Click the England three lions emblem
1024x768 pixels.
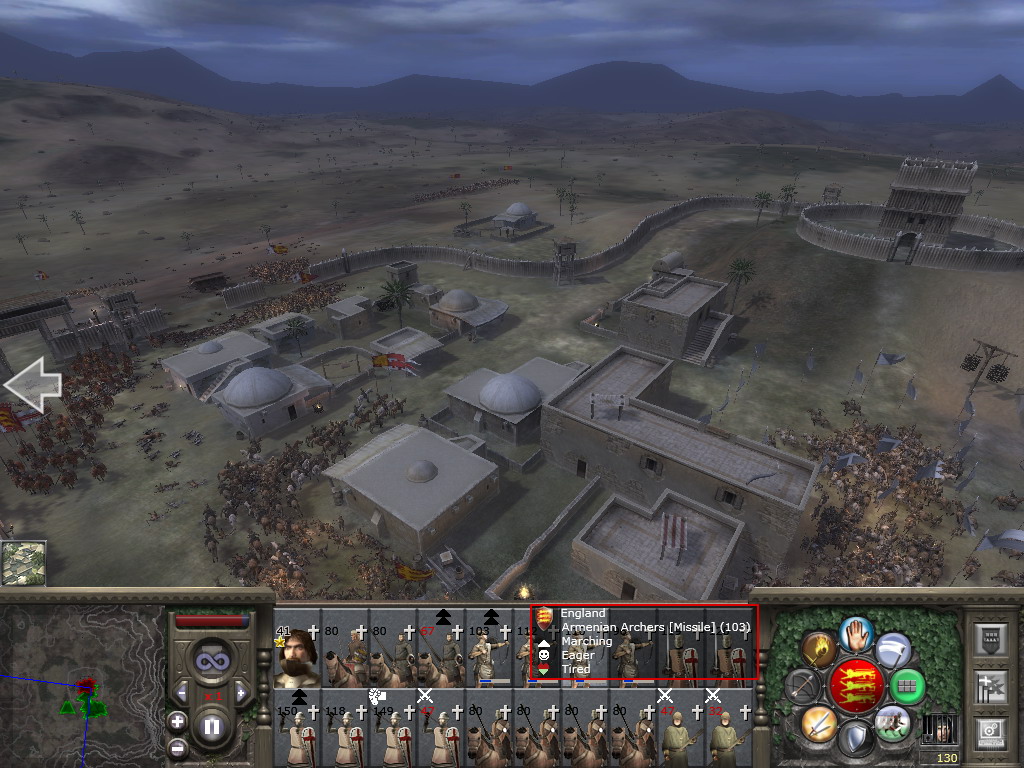(x=856, y=686)
